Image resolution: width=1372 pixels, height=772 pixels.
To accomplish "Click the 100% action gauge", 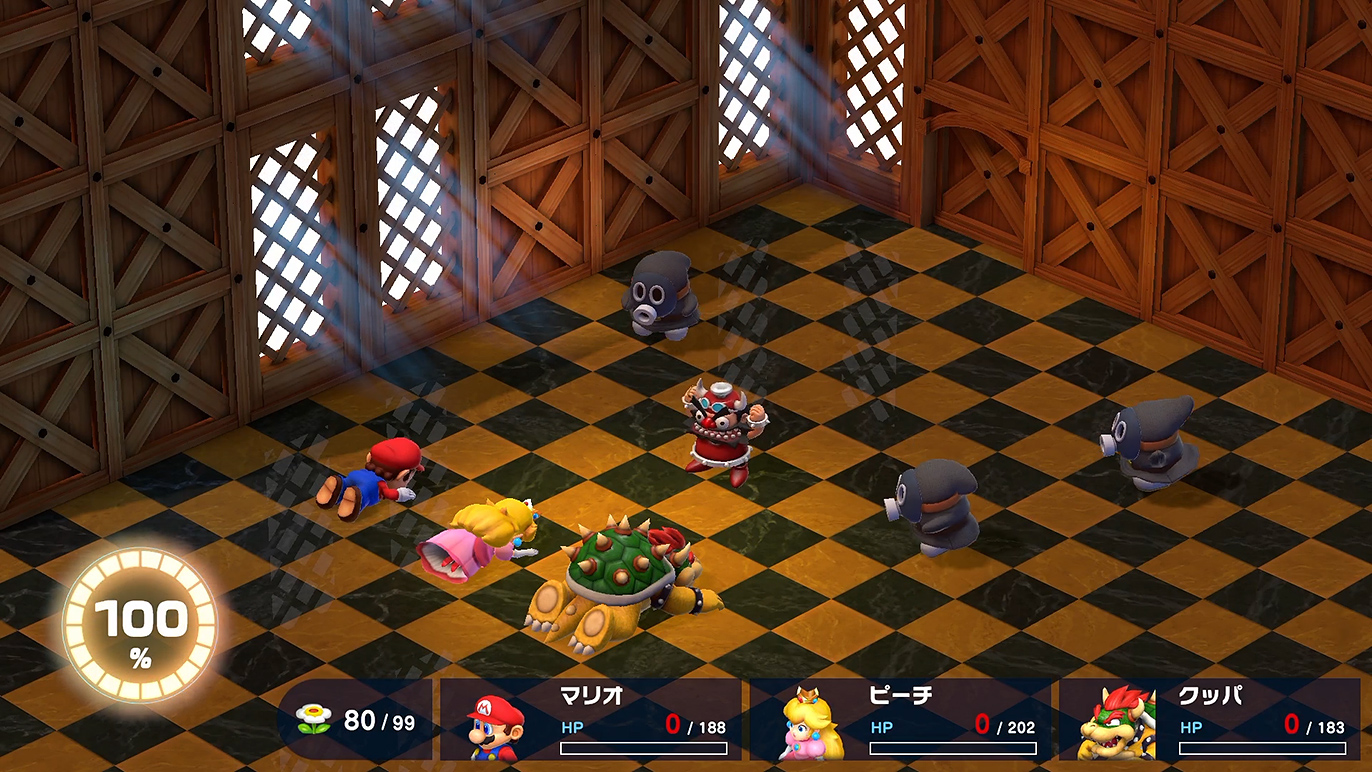I will click(140, 626).
